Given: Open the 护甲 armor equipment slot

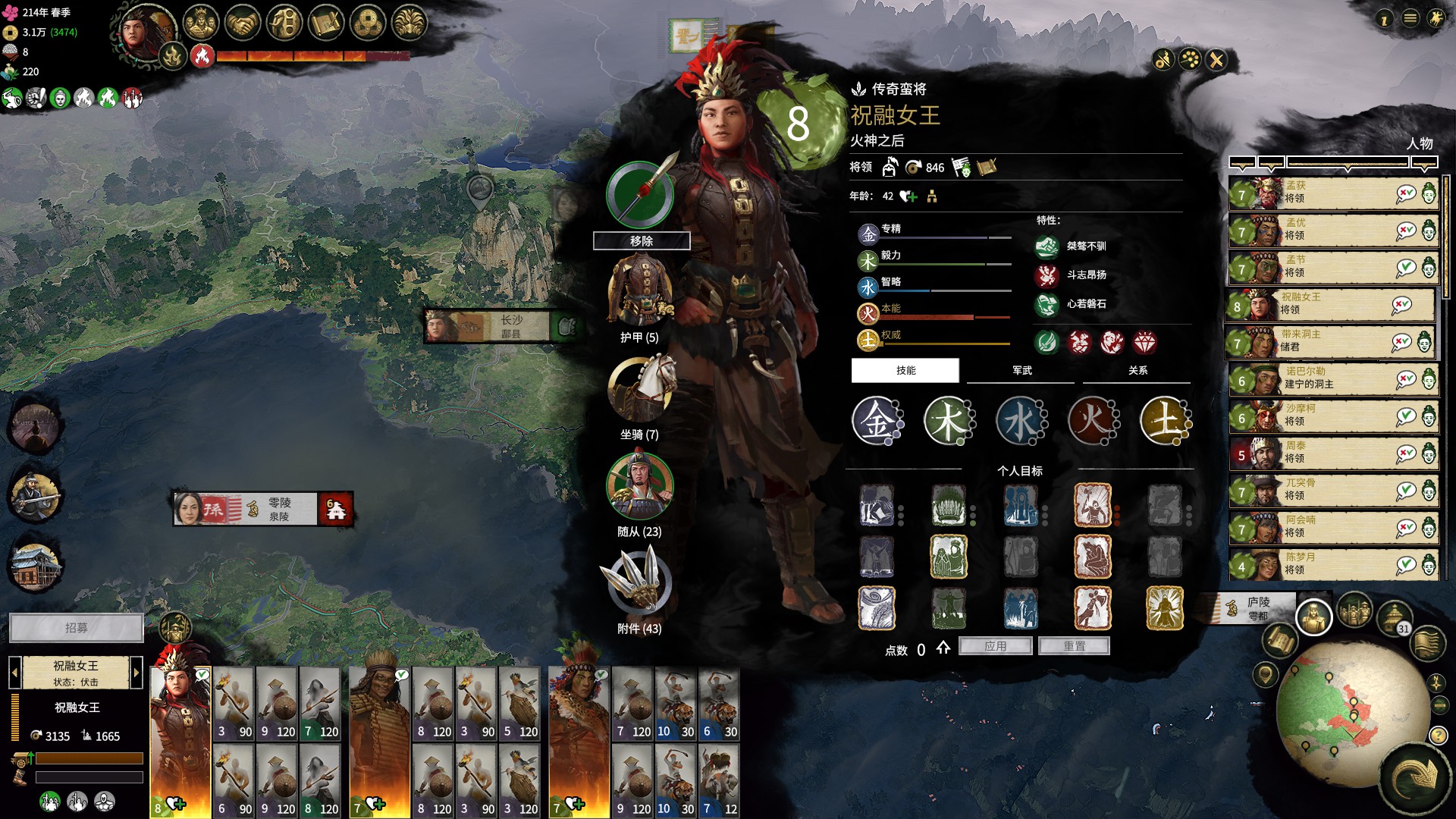Looking at the screenshot, I should pos(640,291).
